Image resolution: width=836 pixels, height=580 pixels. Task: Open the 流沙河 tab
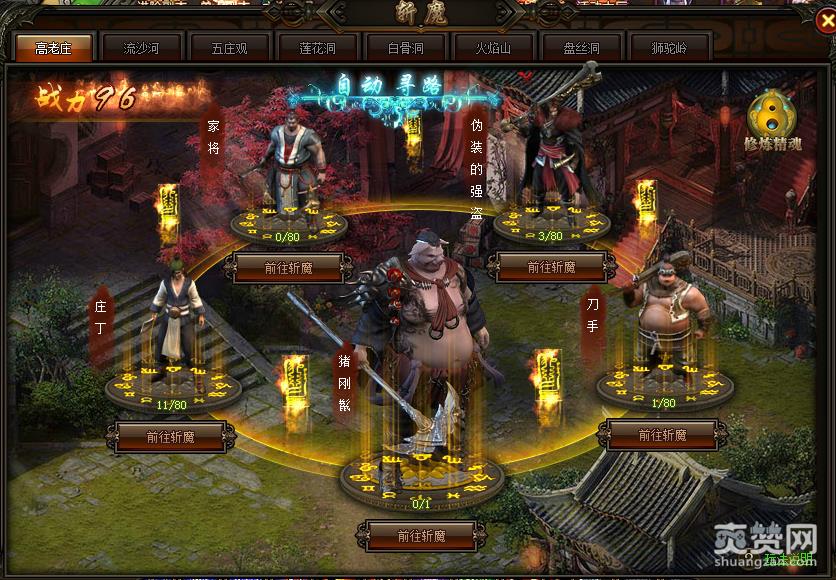coord(142,47)
